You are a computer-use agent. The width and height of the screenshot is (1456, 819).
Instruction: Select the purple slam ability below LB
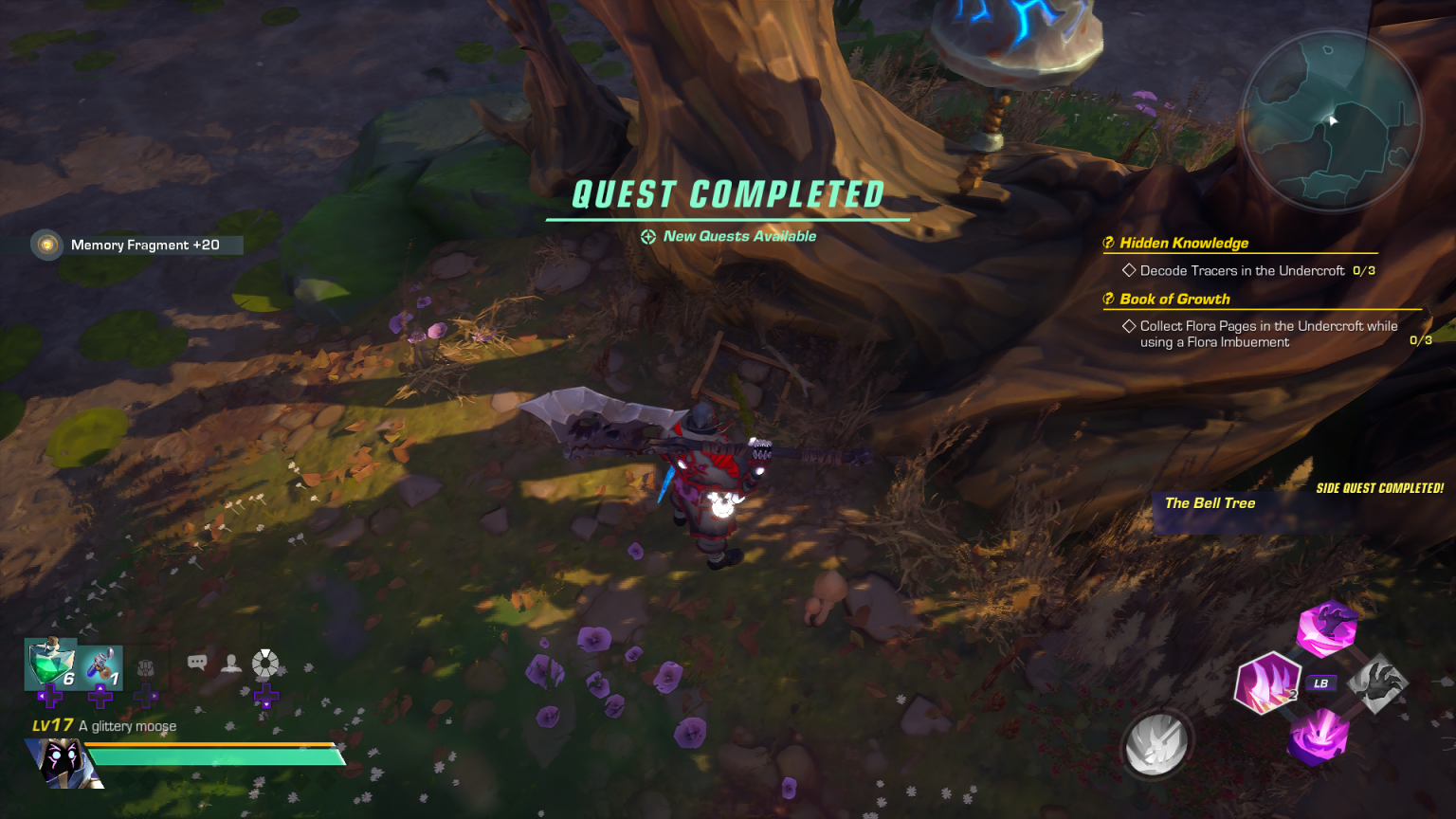click(x=1319, y=739)
